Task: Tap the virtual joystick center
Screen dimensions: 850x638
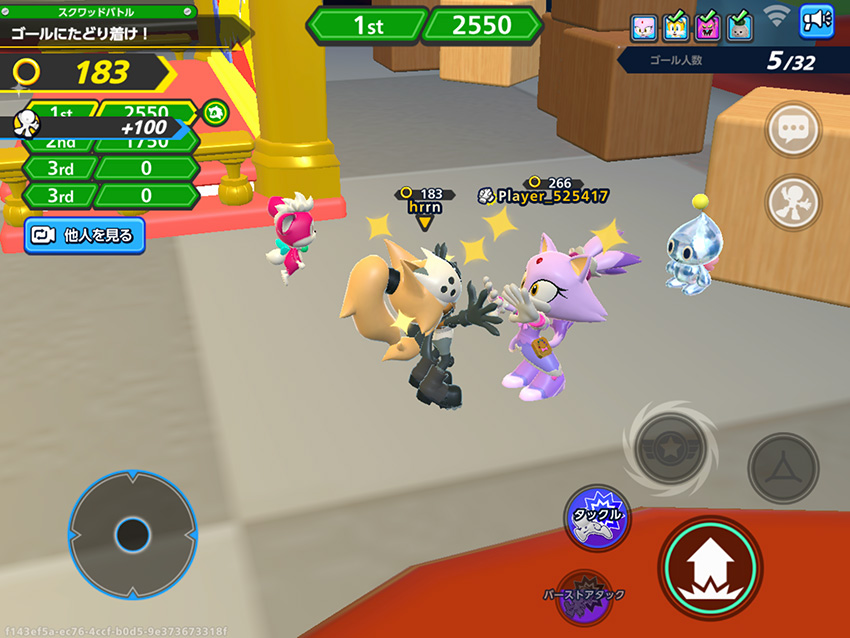Action: pos(132,535)
